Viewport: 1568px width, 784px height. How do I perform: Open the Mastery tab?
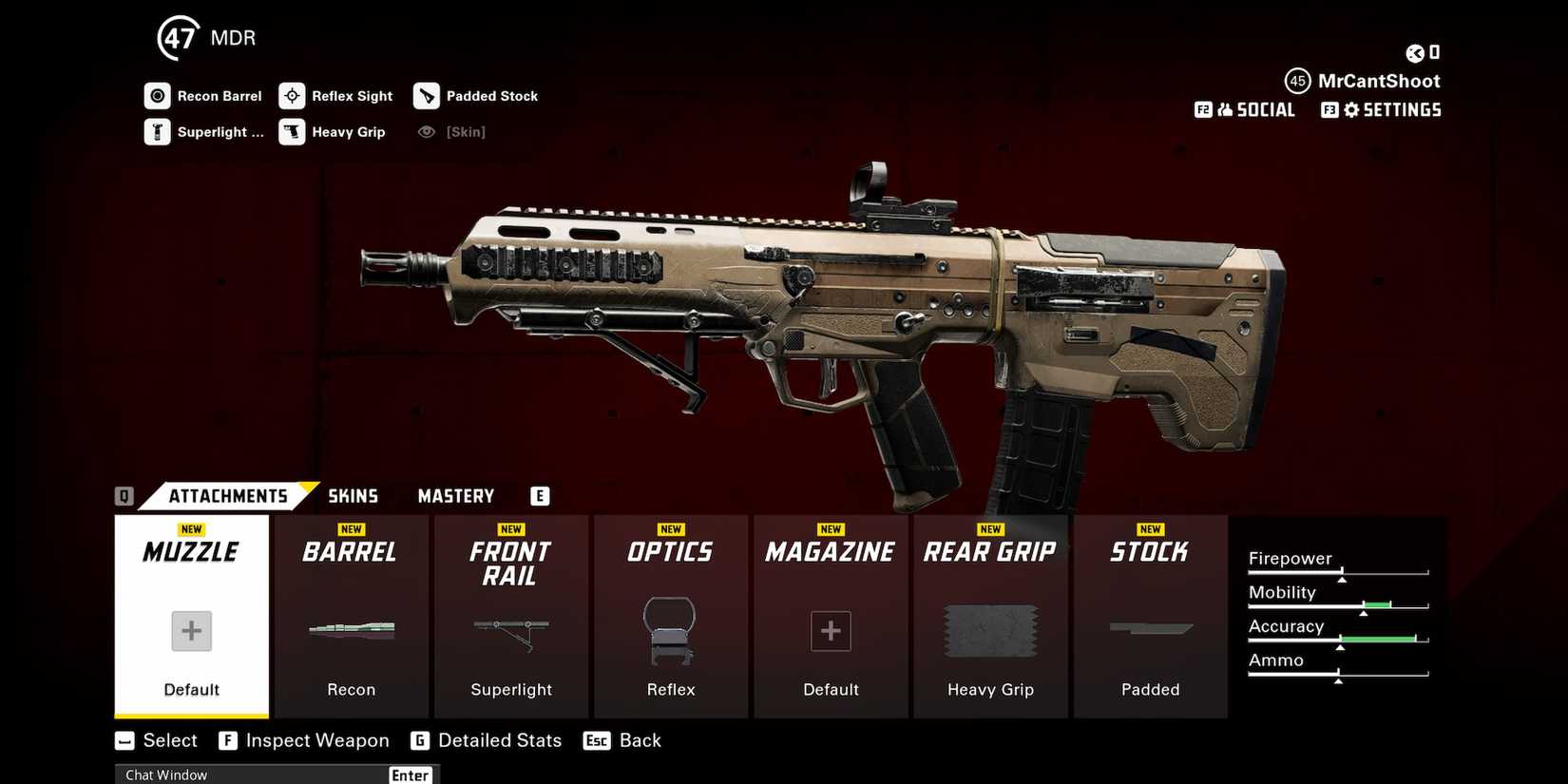coord(455,495)
